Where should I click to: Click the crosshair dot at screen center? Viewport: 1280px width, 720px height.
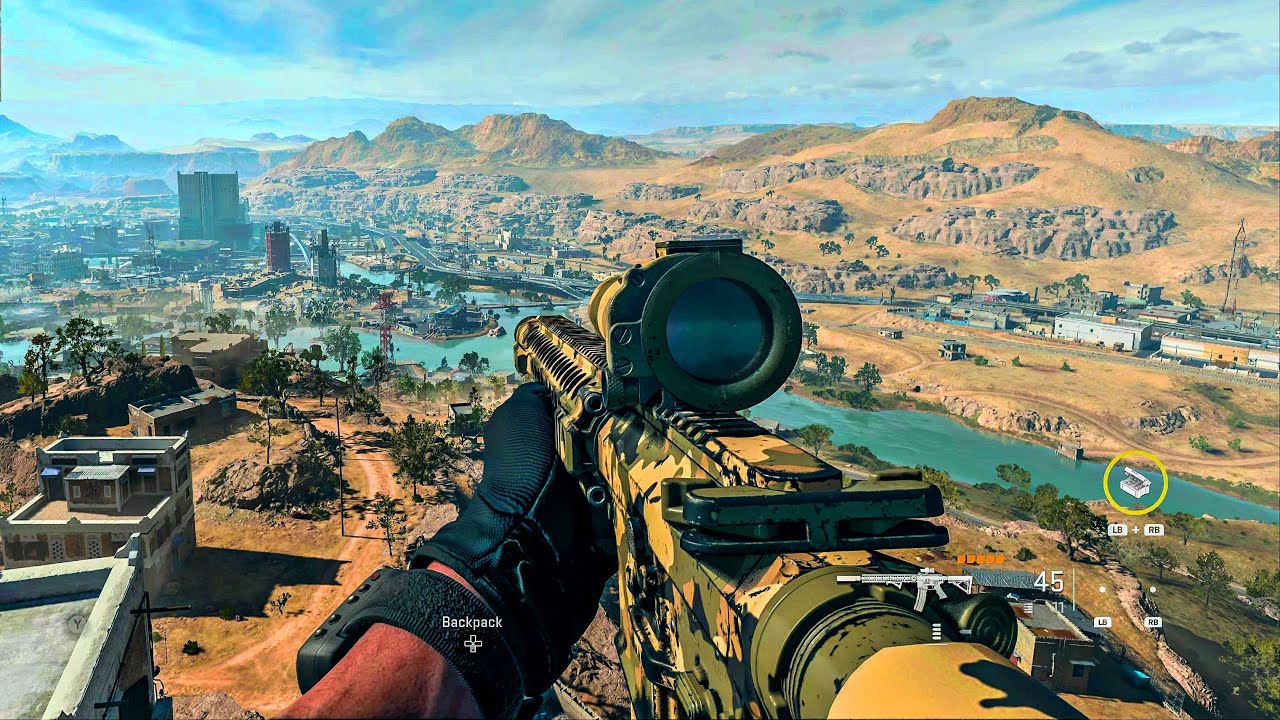coord(640,360)
